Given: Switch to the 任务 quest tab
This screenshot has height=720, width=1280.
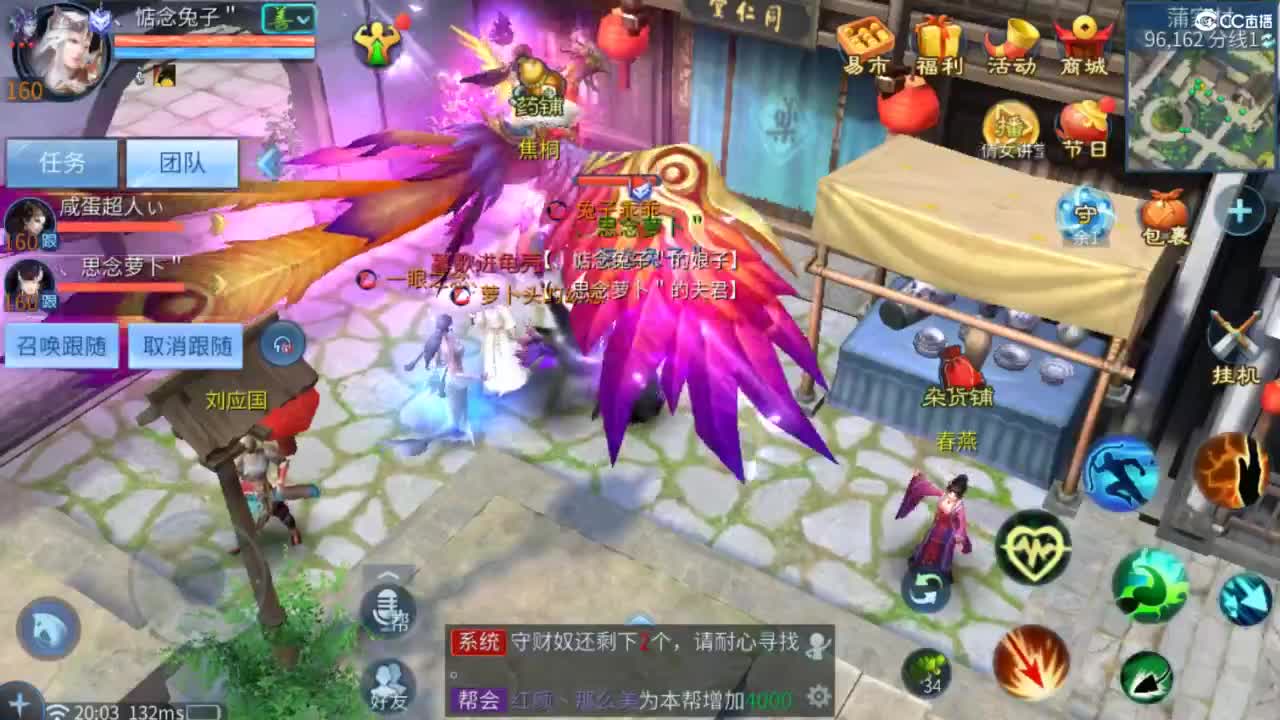Looking at the screenshot, I should 62,162.
